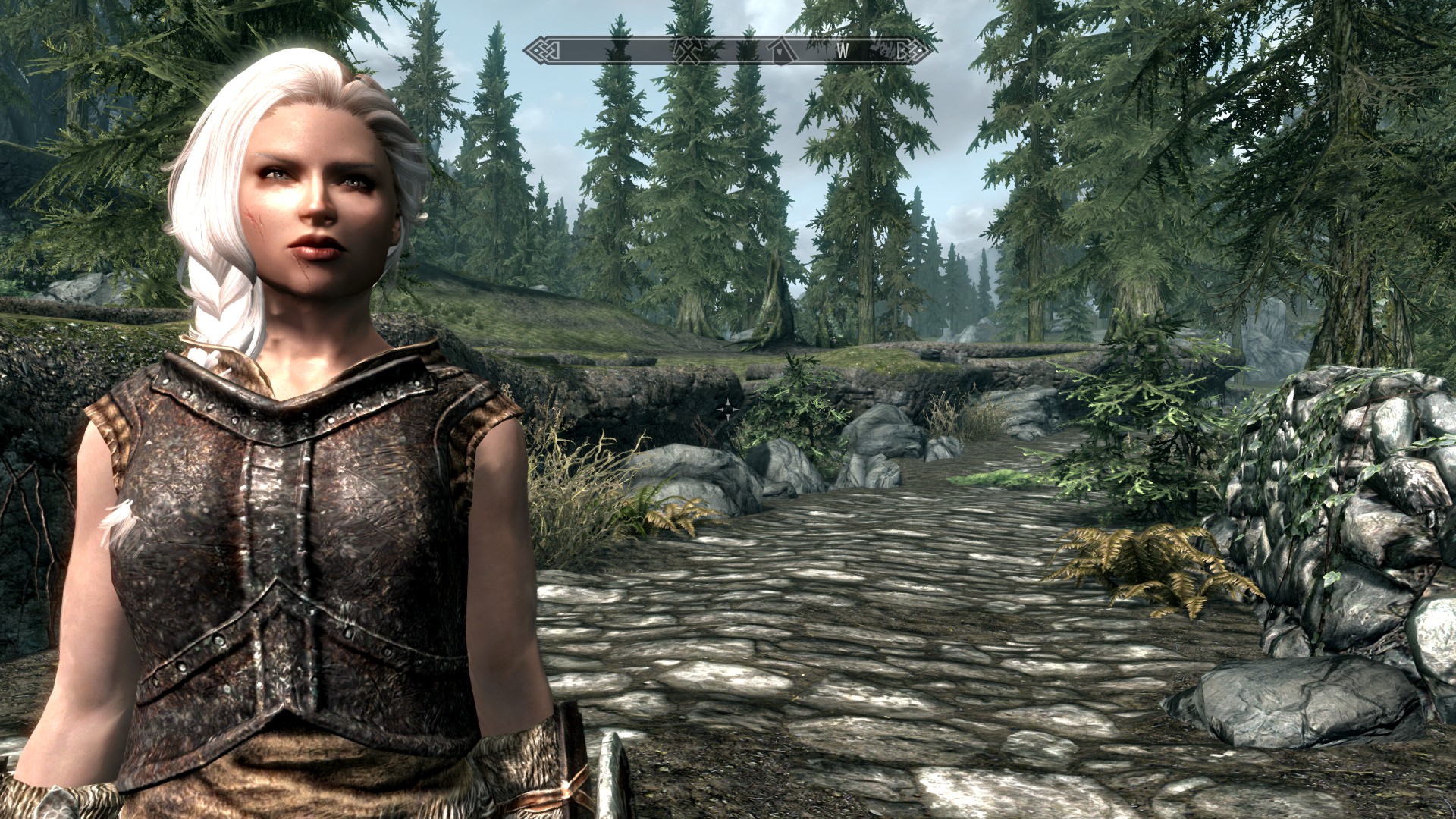Screen dimensions: 1456x819
Task: Click the W west heading on the compass
Action: (843, 52)
